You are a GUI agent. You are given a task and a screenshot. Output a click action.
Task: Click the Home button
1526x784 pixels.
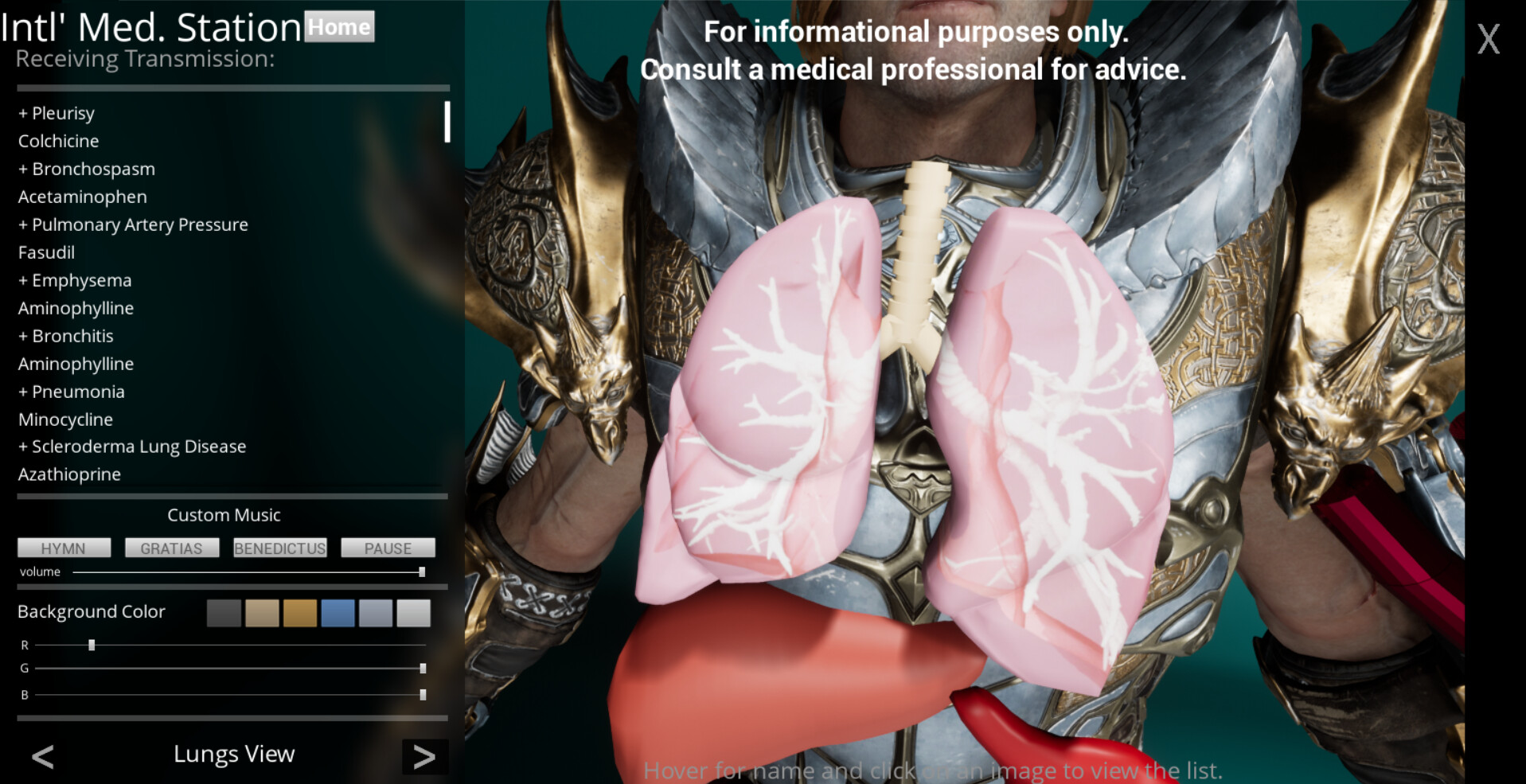point(340,26)
